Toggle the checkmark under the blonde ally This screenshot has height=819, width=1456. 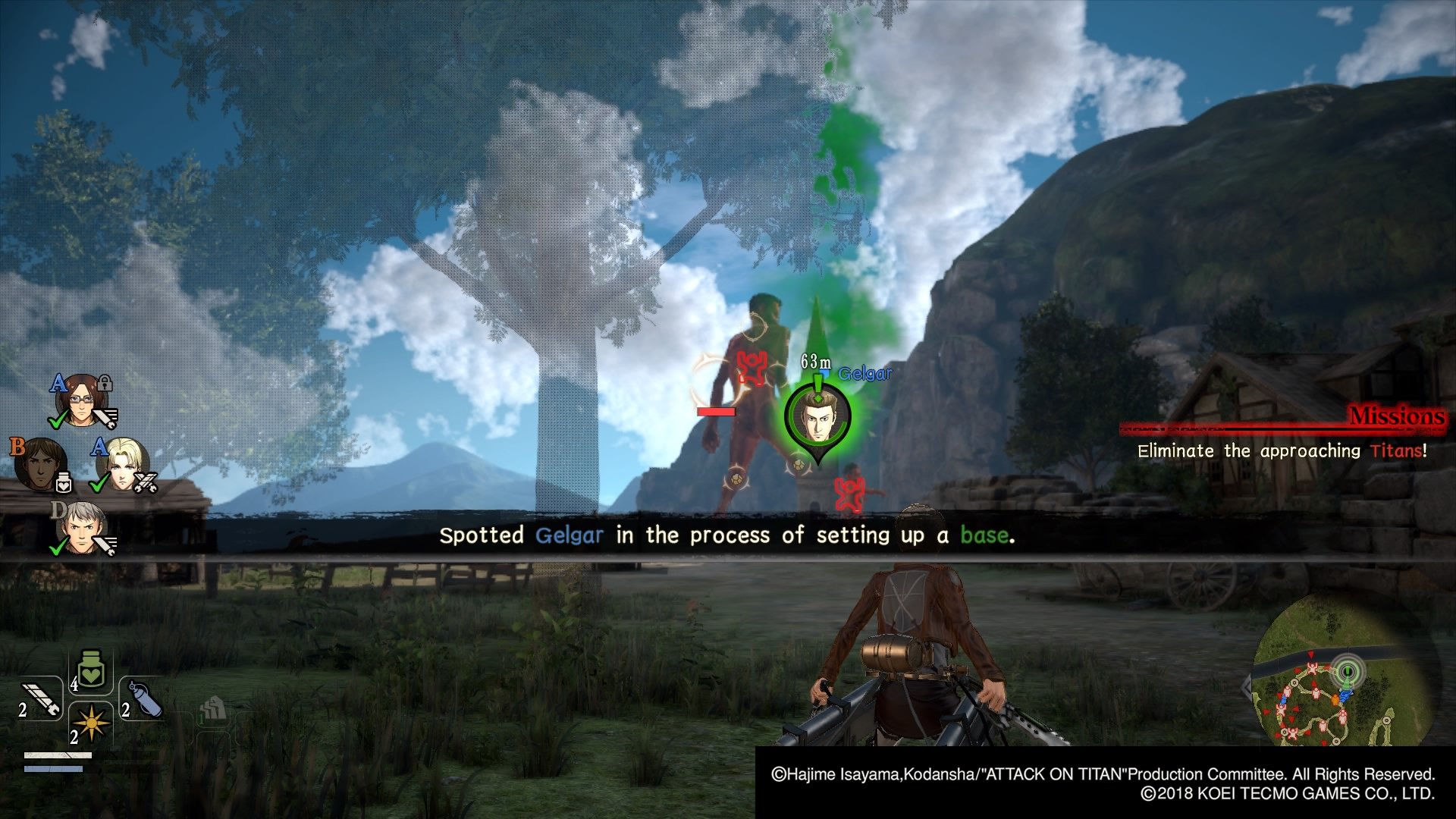(98, 484)
